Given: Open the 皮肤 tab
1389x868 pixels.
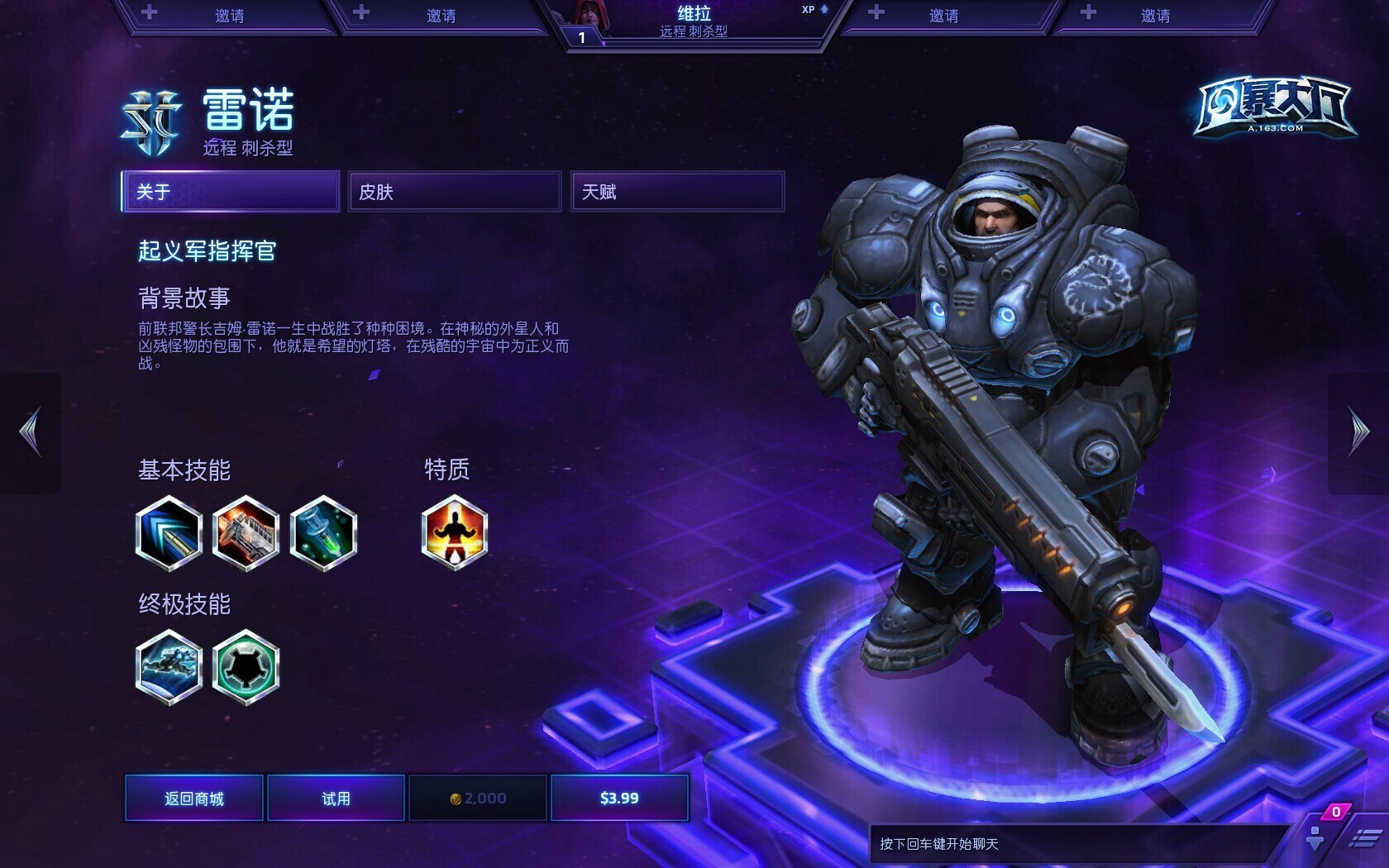Looking at the screenshot, I should click(x=454, y=192).
